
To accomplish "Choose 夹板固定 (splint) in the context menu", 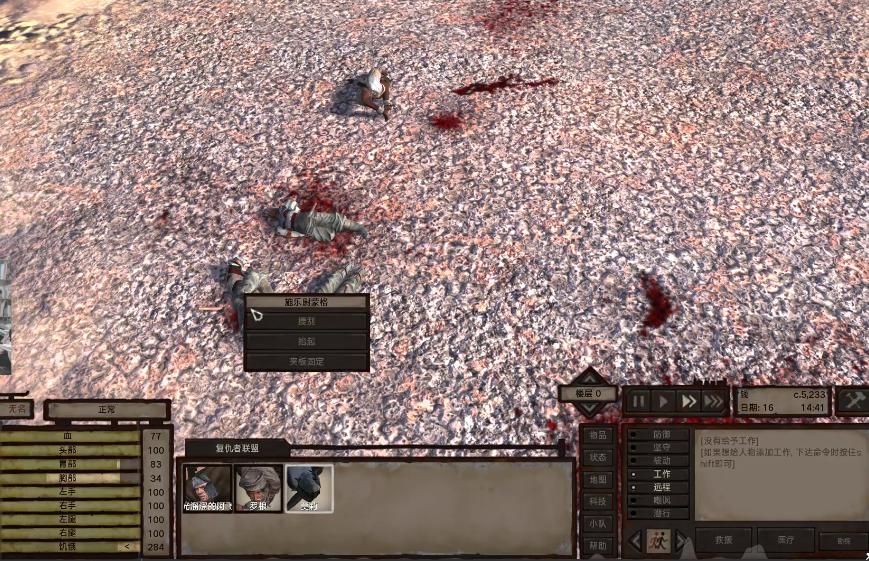I will (306, 361).
